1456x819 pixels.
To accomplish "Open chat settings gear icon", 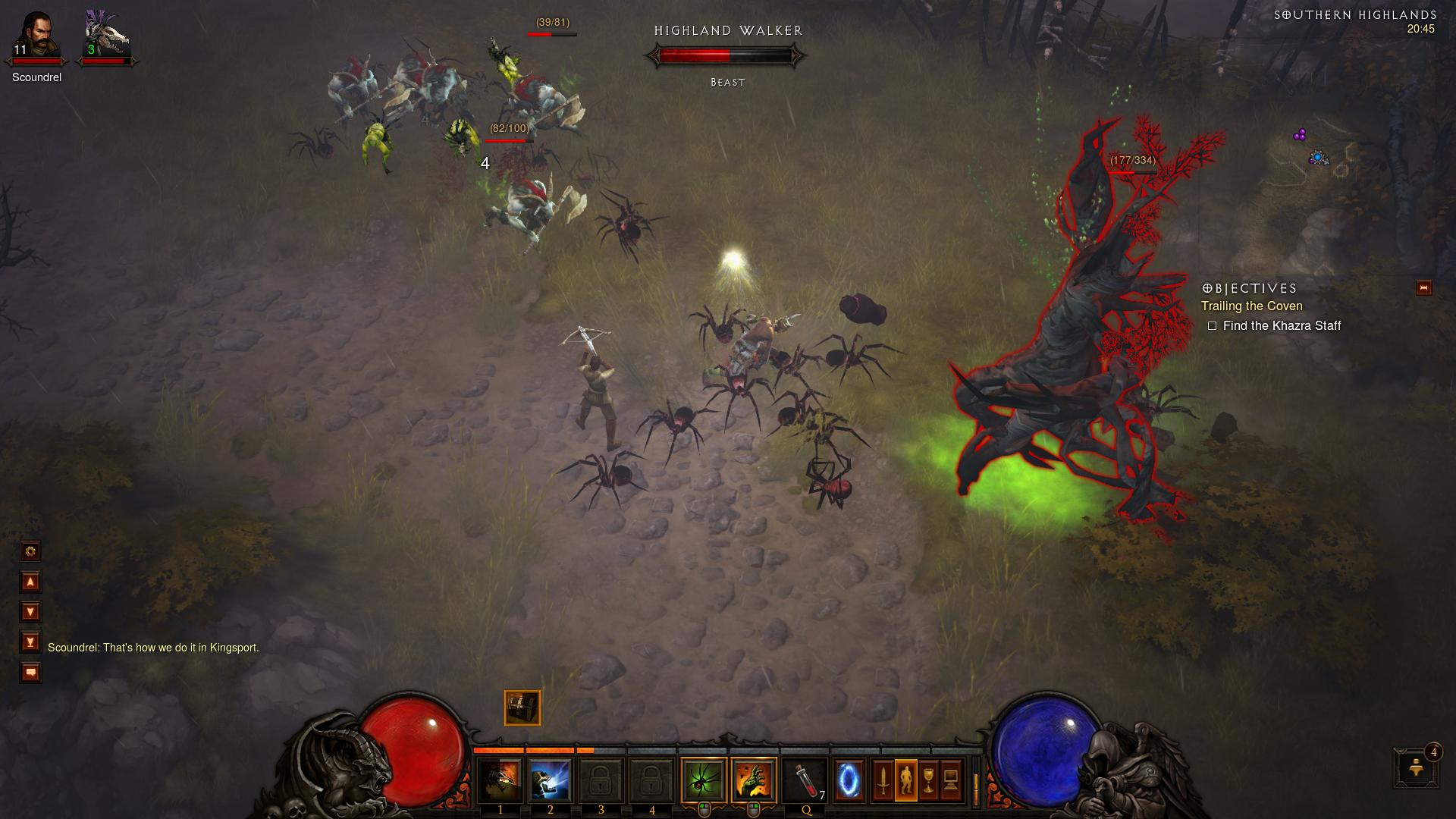I will pos(30,551).
